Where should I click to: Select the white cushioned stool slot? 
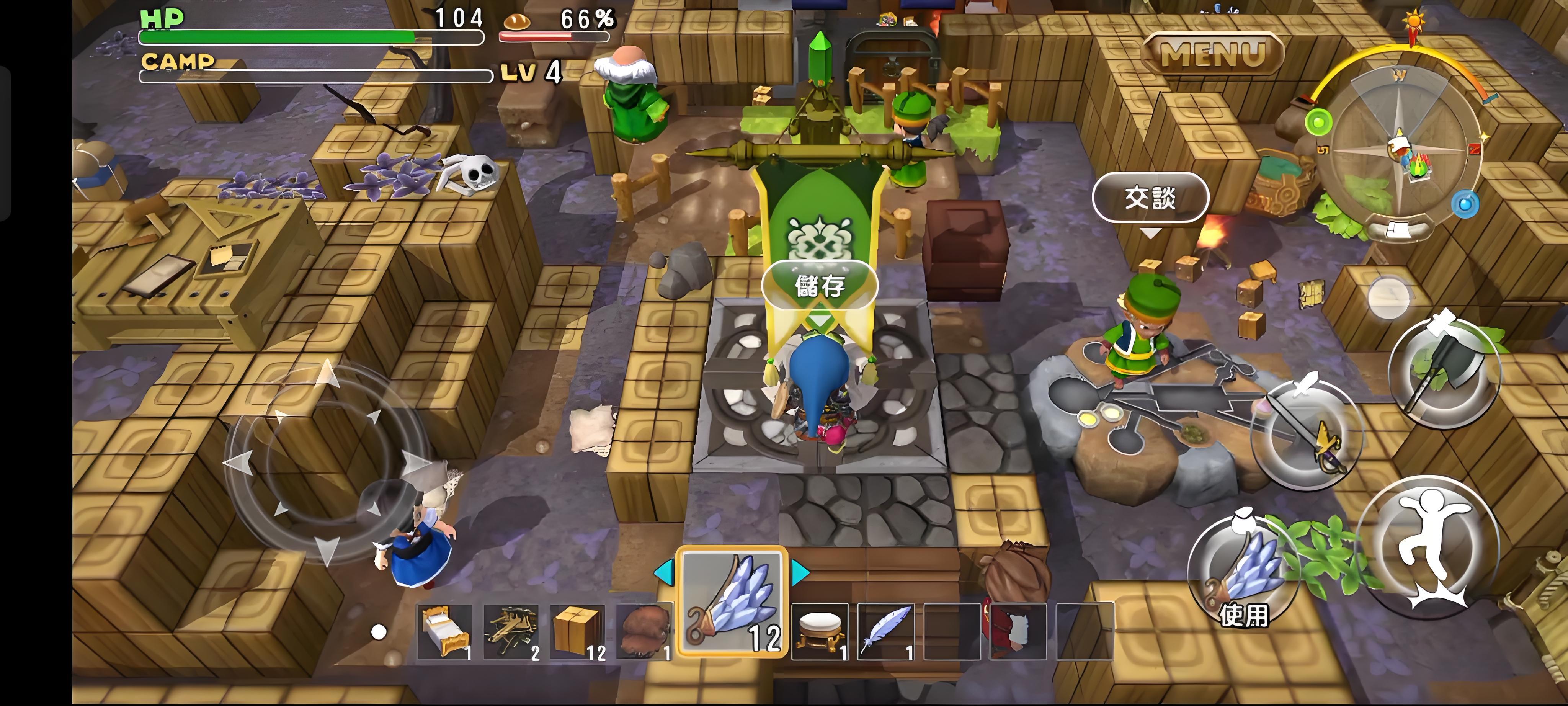(819, 632)
